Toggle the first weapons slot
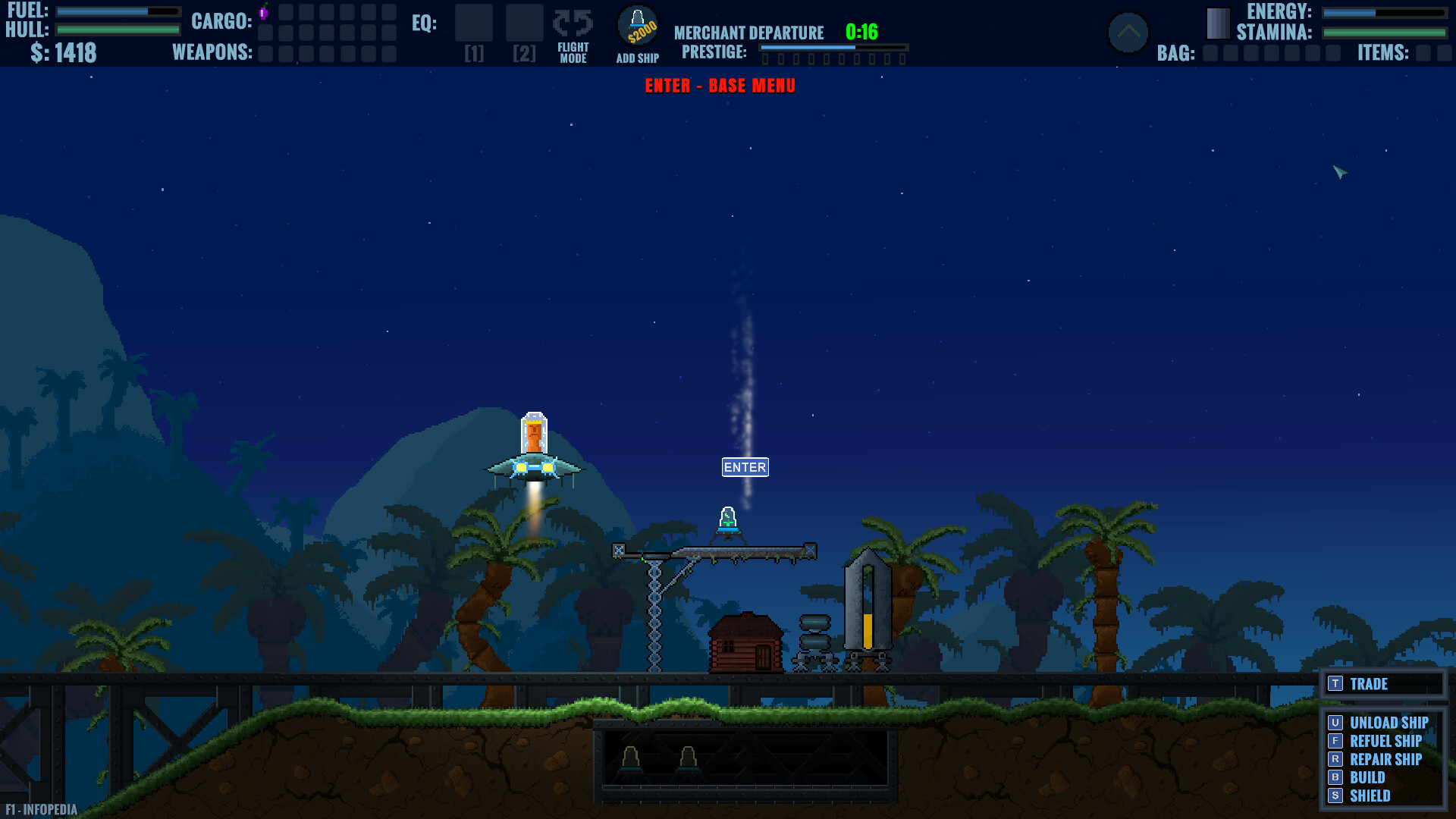This screenshot has width=1456, height=819. click(265, 54)
